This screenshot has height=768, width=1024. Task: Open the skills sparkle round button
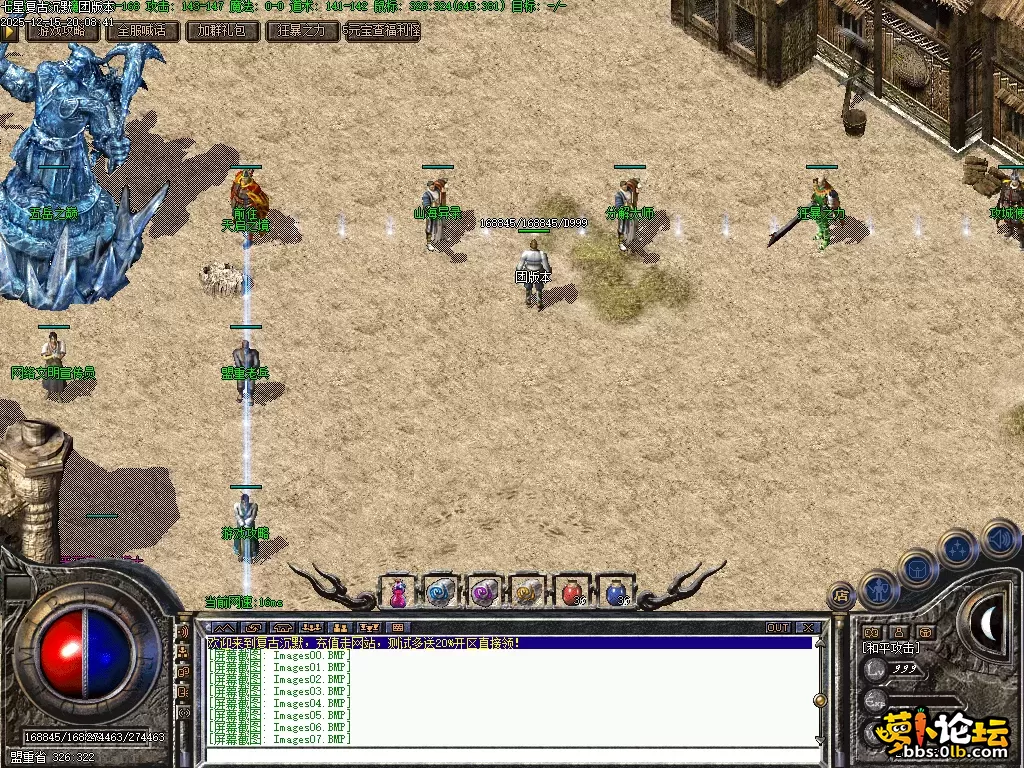point(957,548)
